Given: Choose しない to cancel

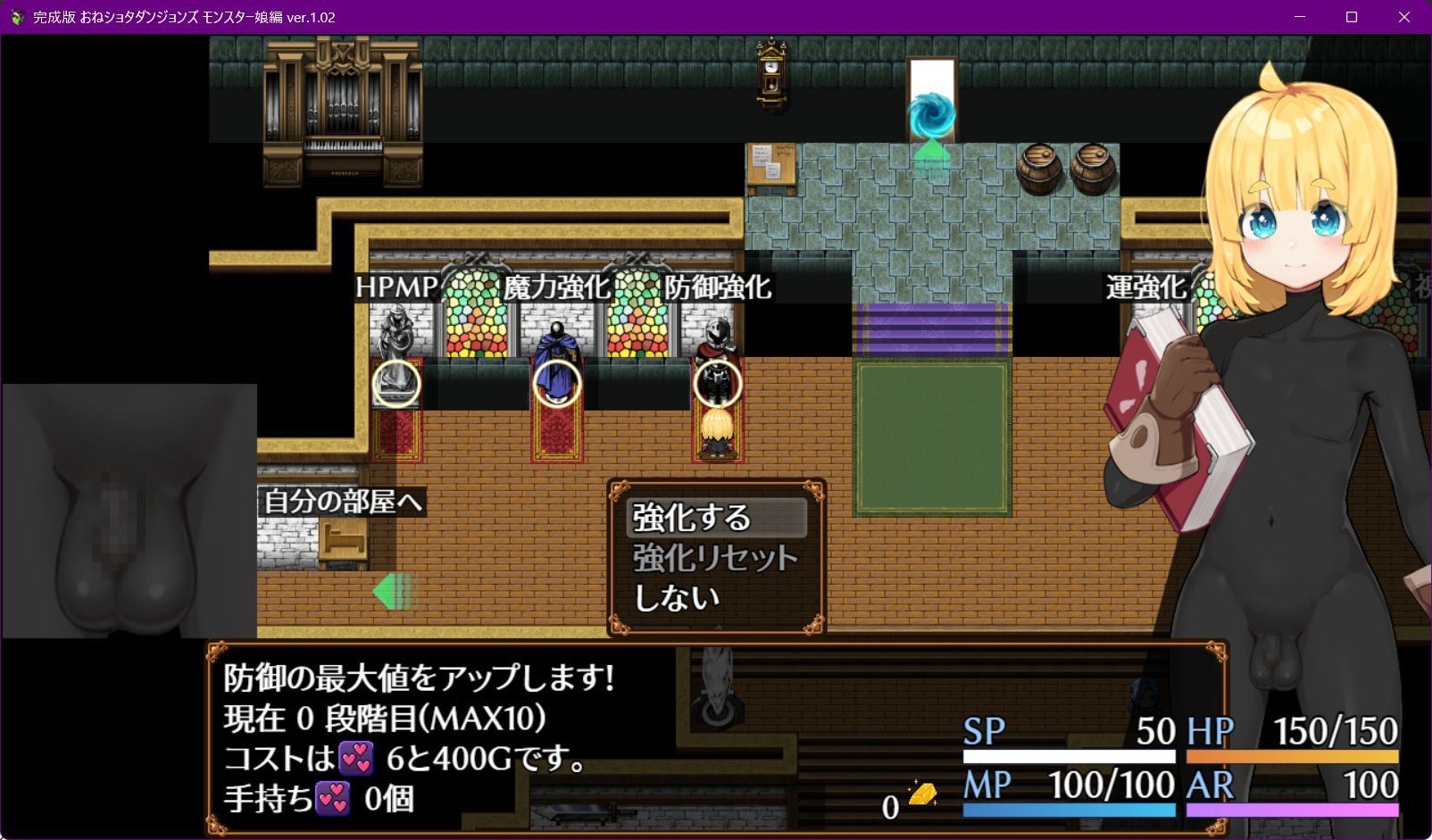Looking at the screenshot, I should [x=676, y=596].
